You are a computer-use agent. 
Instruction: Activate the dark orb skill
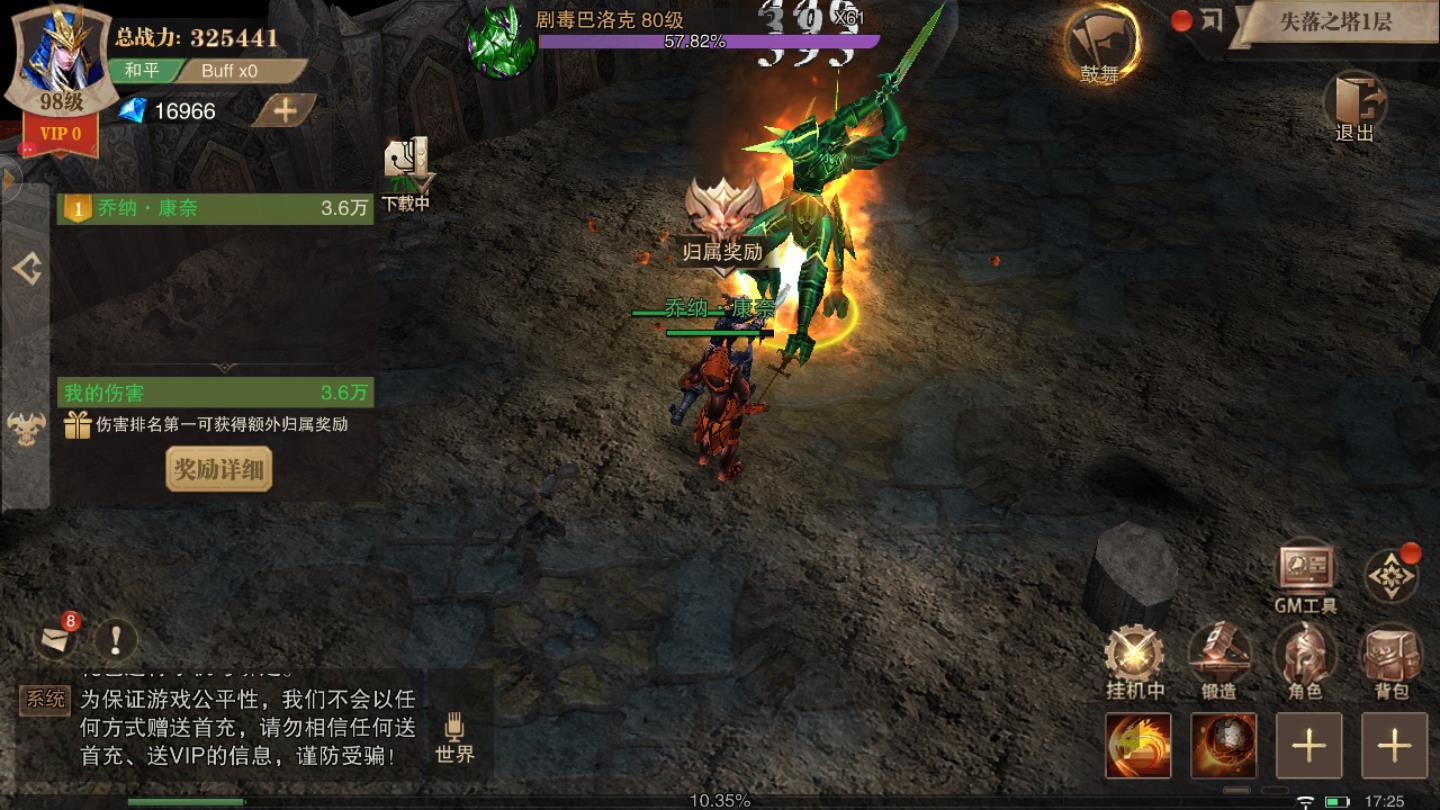(x=1223, y=745)
